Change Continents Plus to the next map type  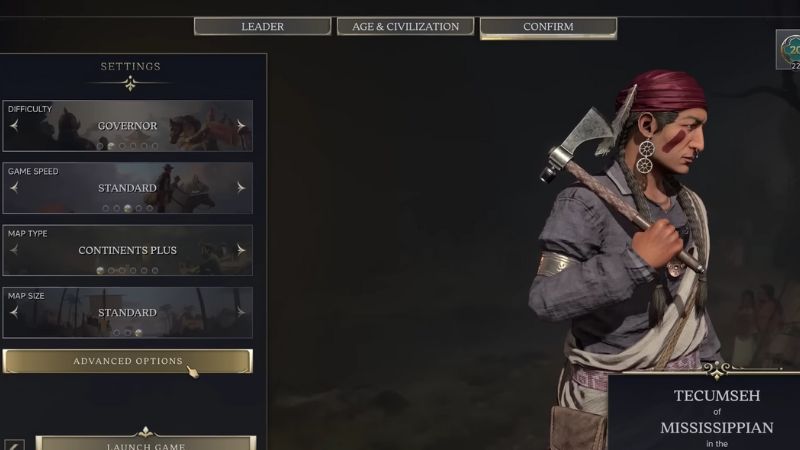(x=241, y=250)
